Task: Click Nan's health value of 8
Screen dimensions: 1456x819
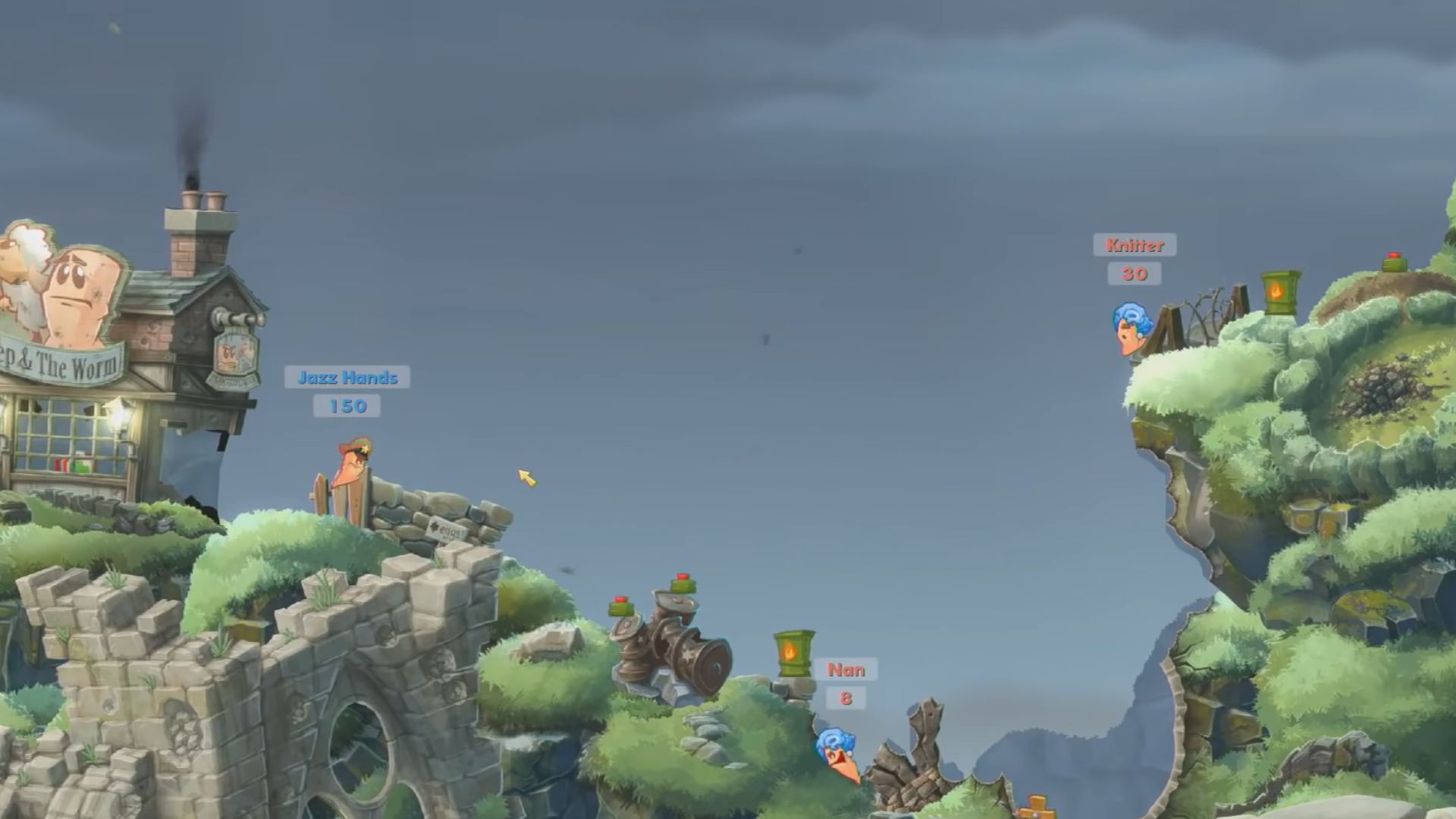Action: click(846, 700)
